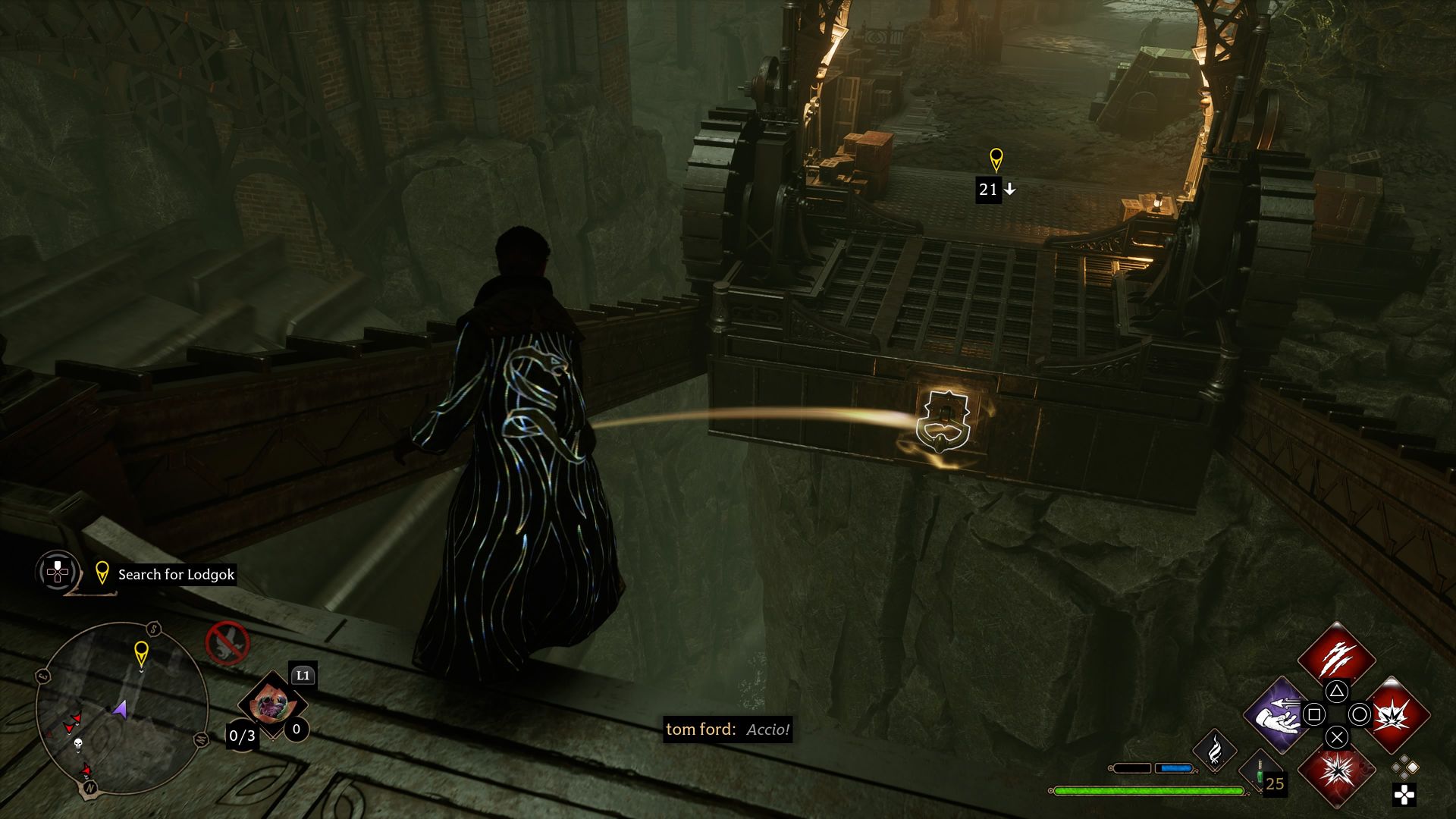Viewport: 1456px width, 819px height.
Task: Click the D-pad spell set switcher
Action: (x=1405, y=795)
